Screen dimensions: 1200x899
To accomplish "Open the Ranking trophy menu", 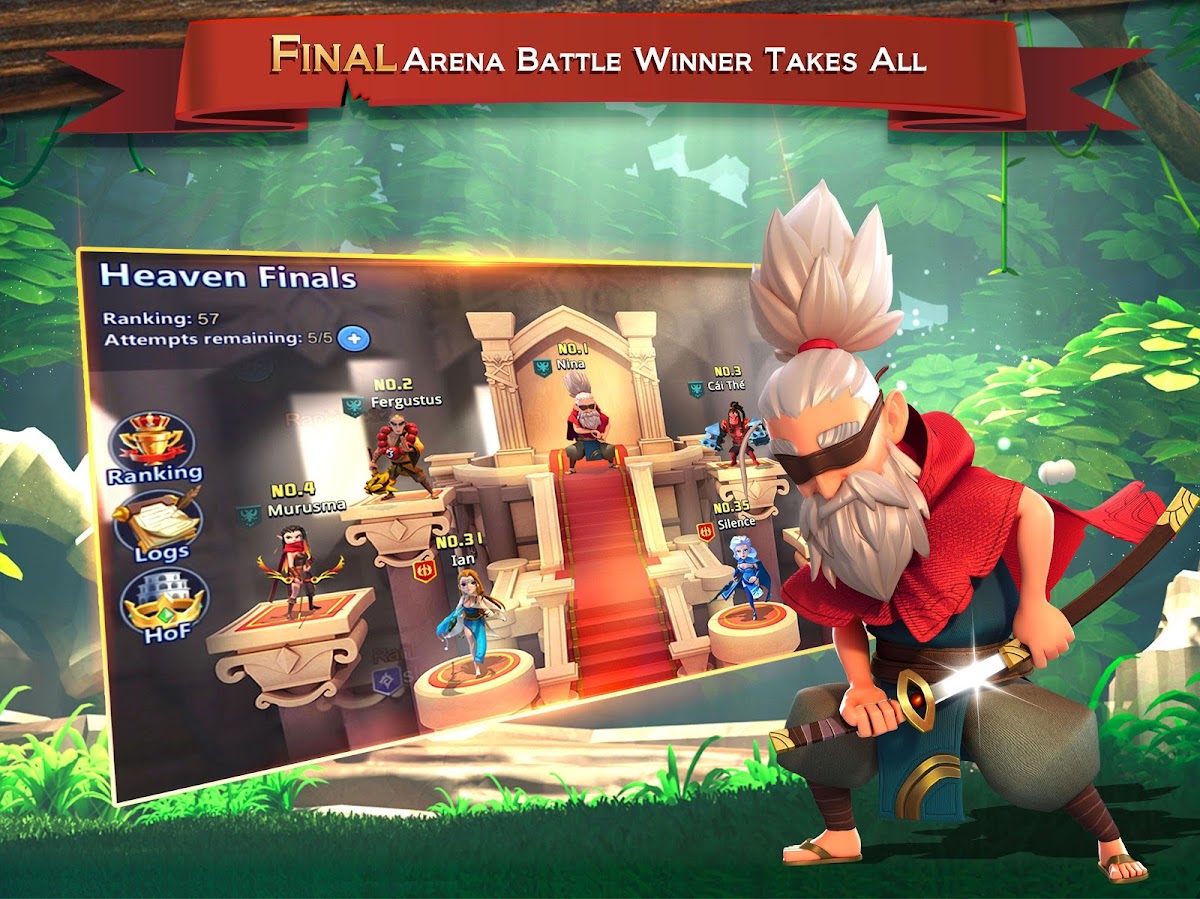I will click(153, 448).
